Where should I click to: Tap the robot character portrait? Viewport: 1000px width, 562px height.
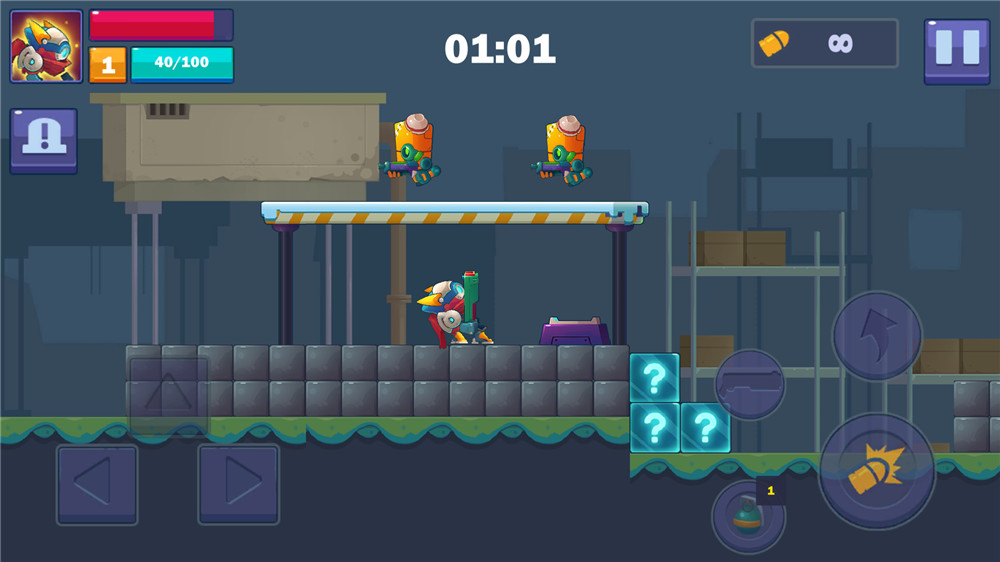point(47,47)
